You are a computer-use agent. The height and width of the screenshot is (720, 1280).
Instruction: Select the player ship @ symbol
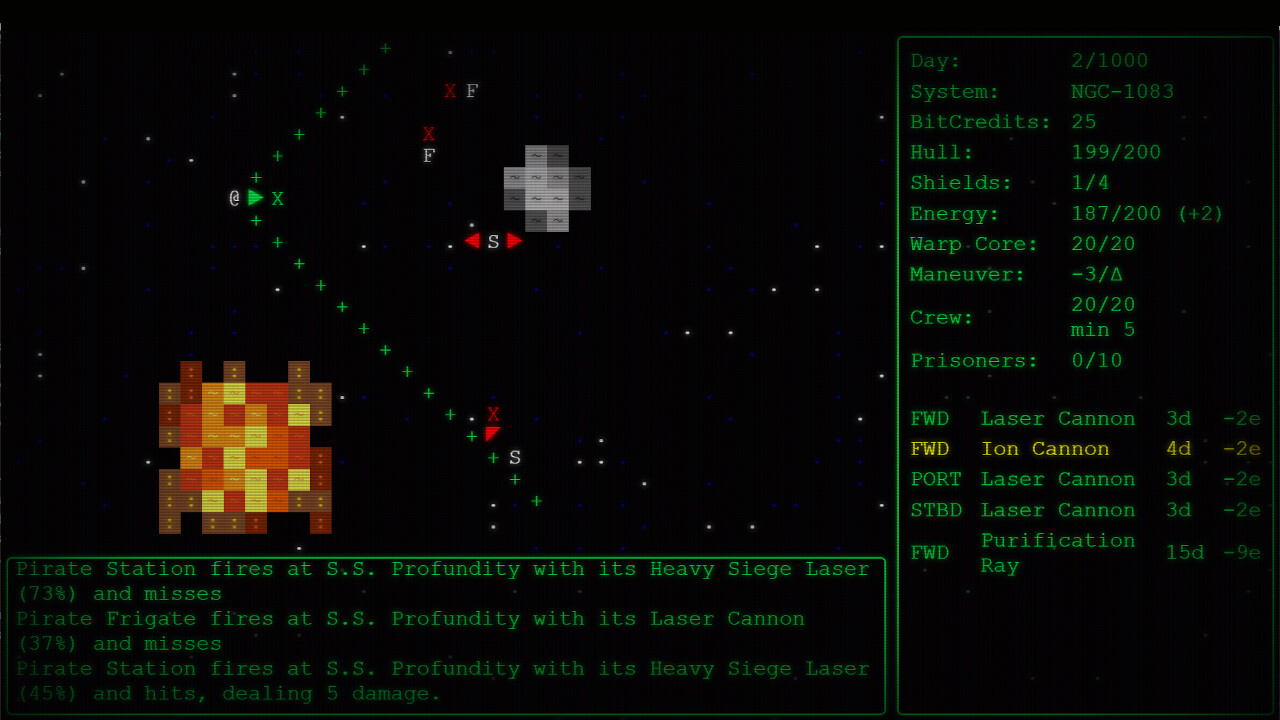point(236,197)
